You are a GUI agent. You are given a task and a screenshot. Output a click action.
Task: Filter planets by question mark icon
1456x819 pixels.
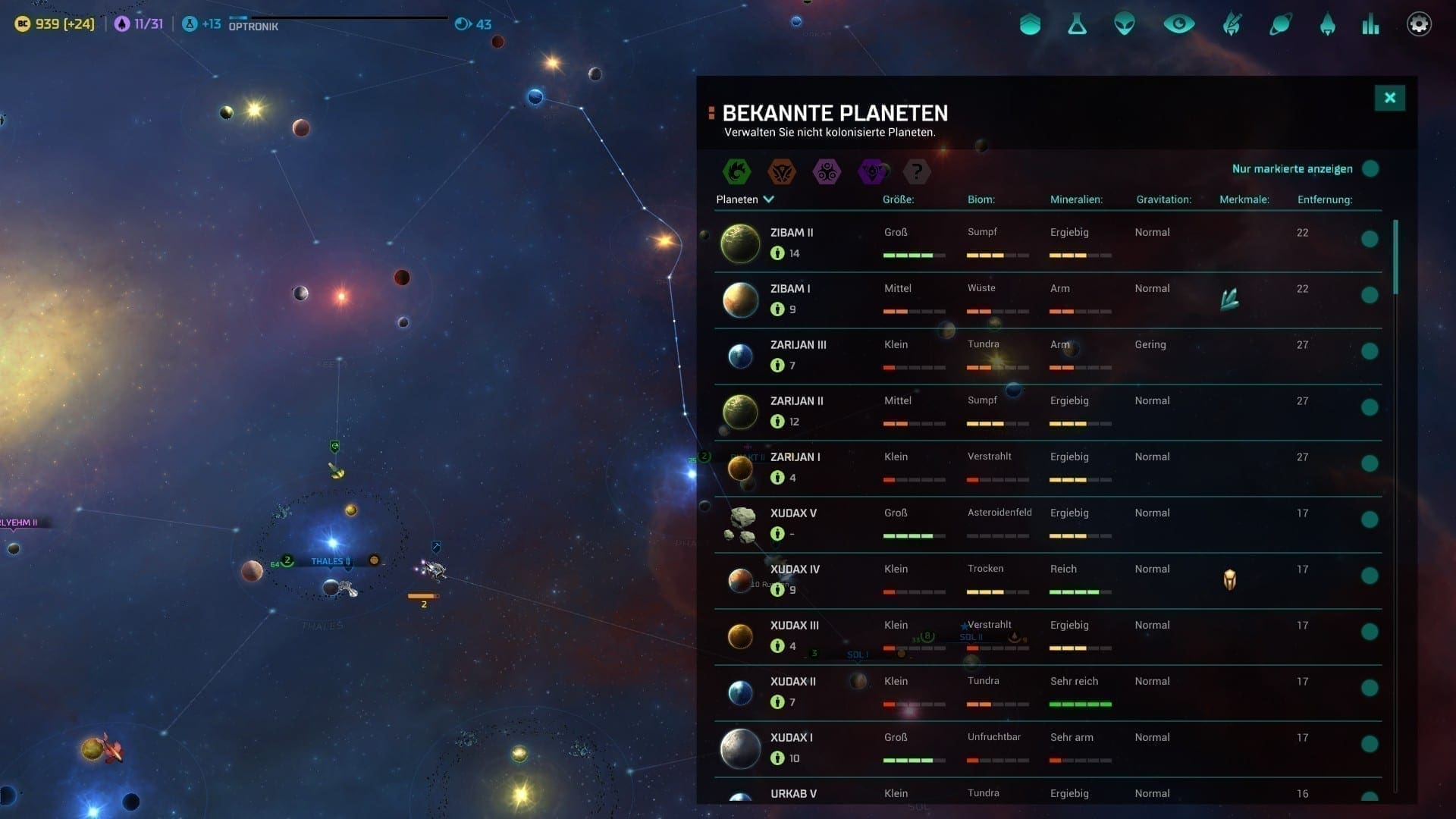(917, 171)
